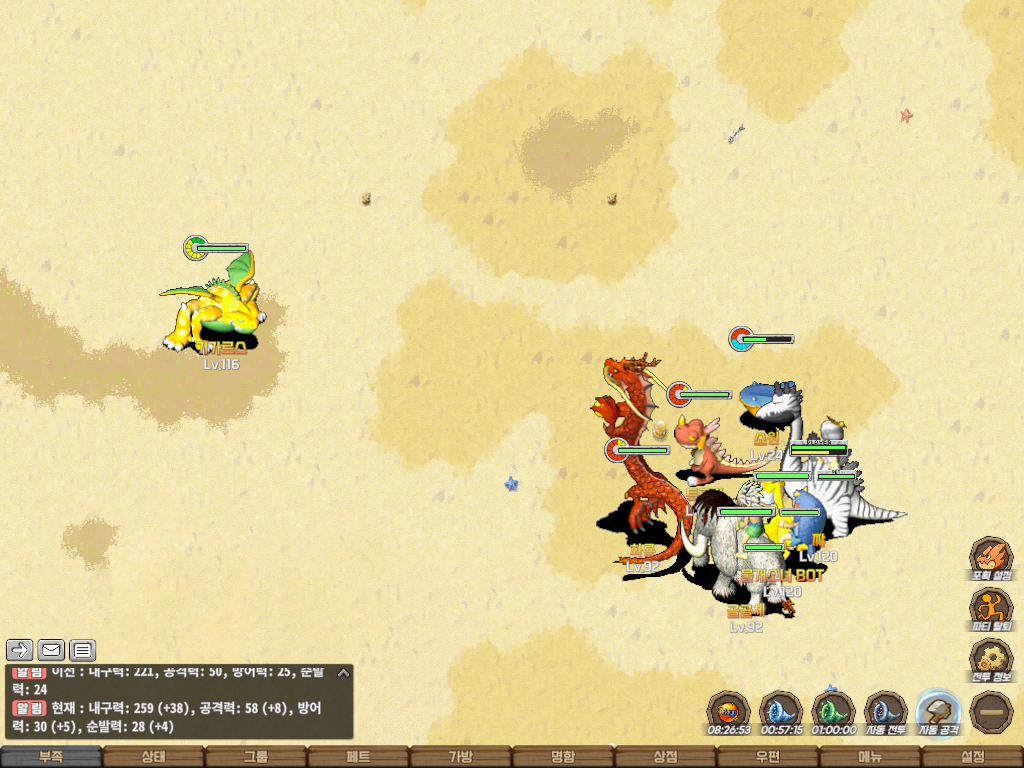Open the 부족 (Tribe) tab
The height and width of the screenshot is (768, 1024).
(x=51, y=757)
